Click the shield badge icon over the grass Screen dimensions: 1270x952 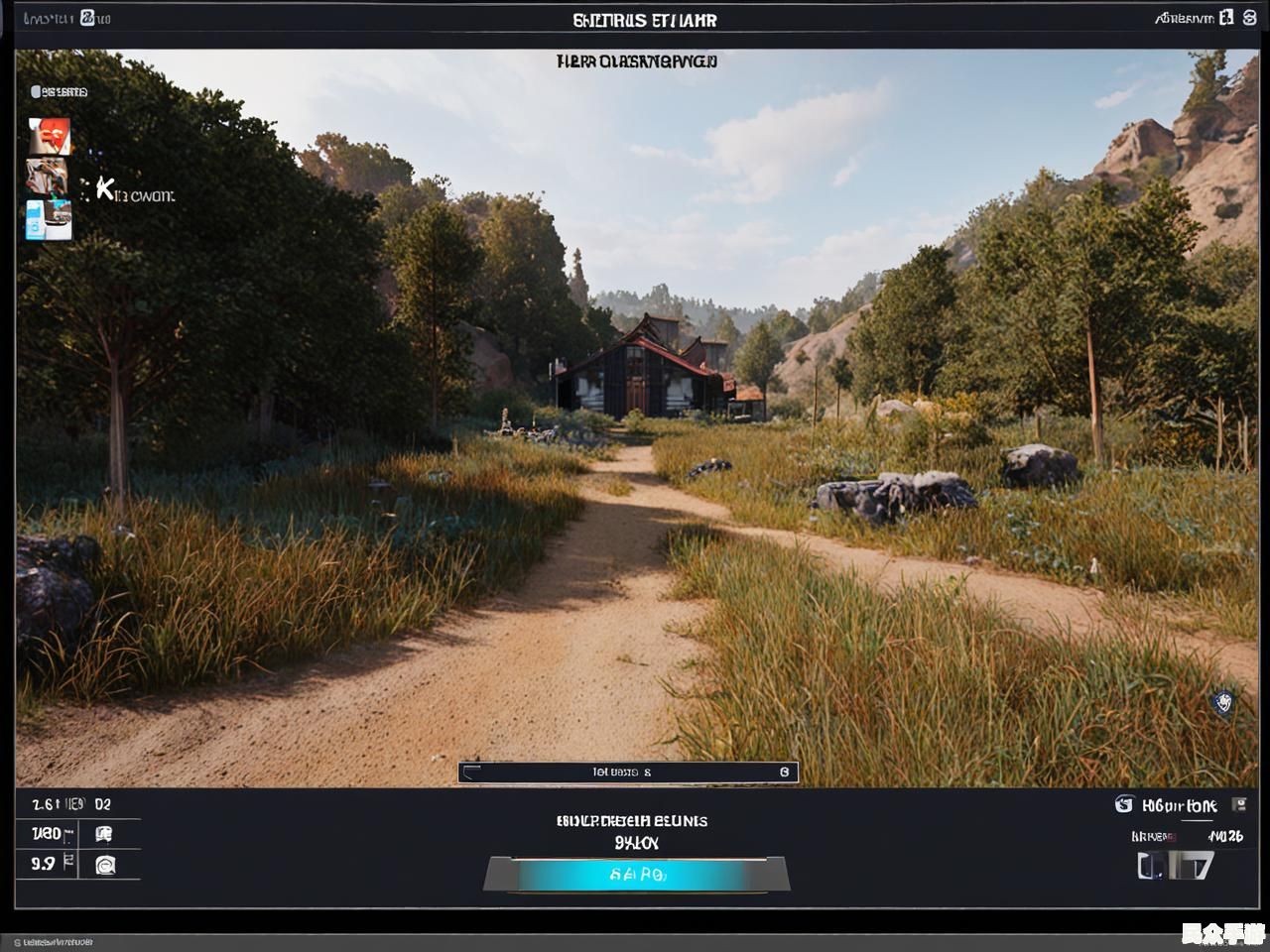tap(1224, 703)
